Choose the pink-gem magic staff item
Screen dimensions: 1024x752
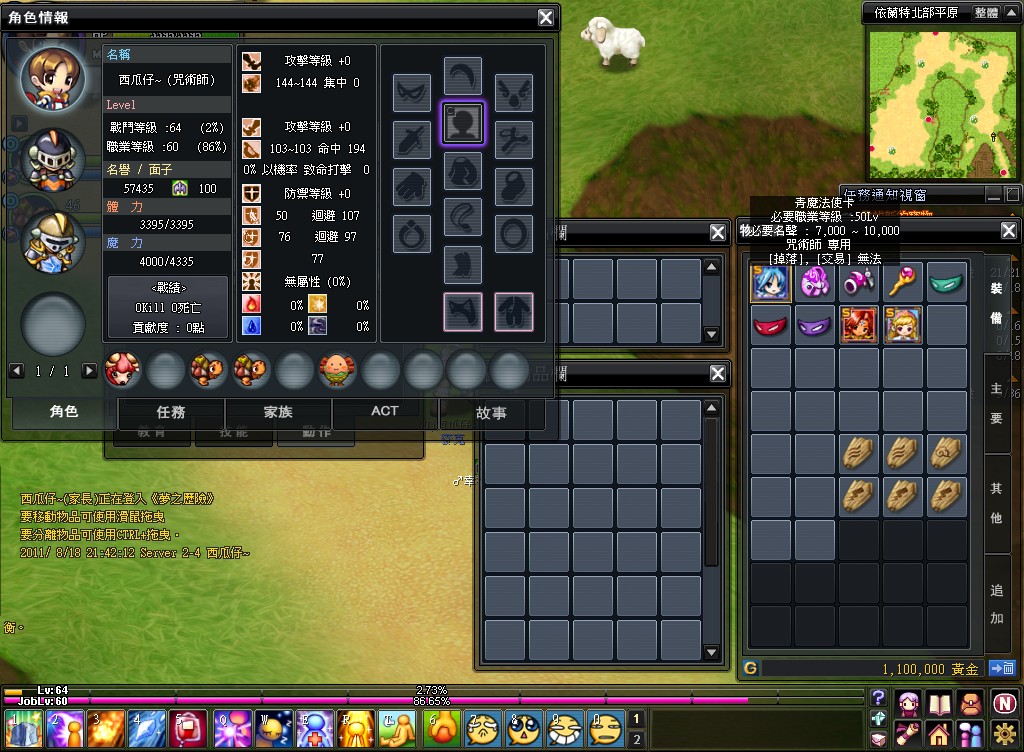tap(903, 282)
